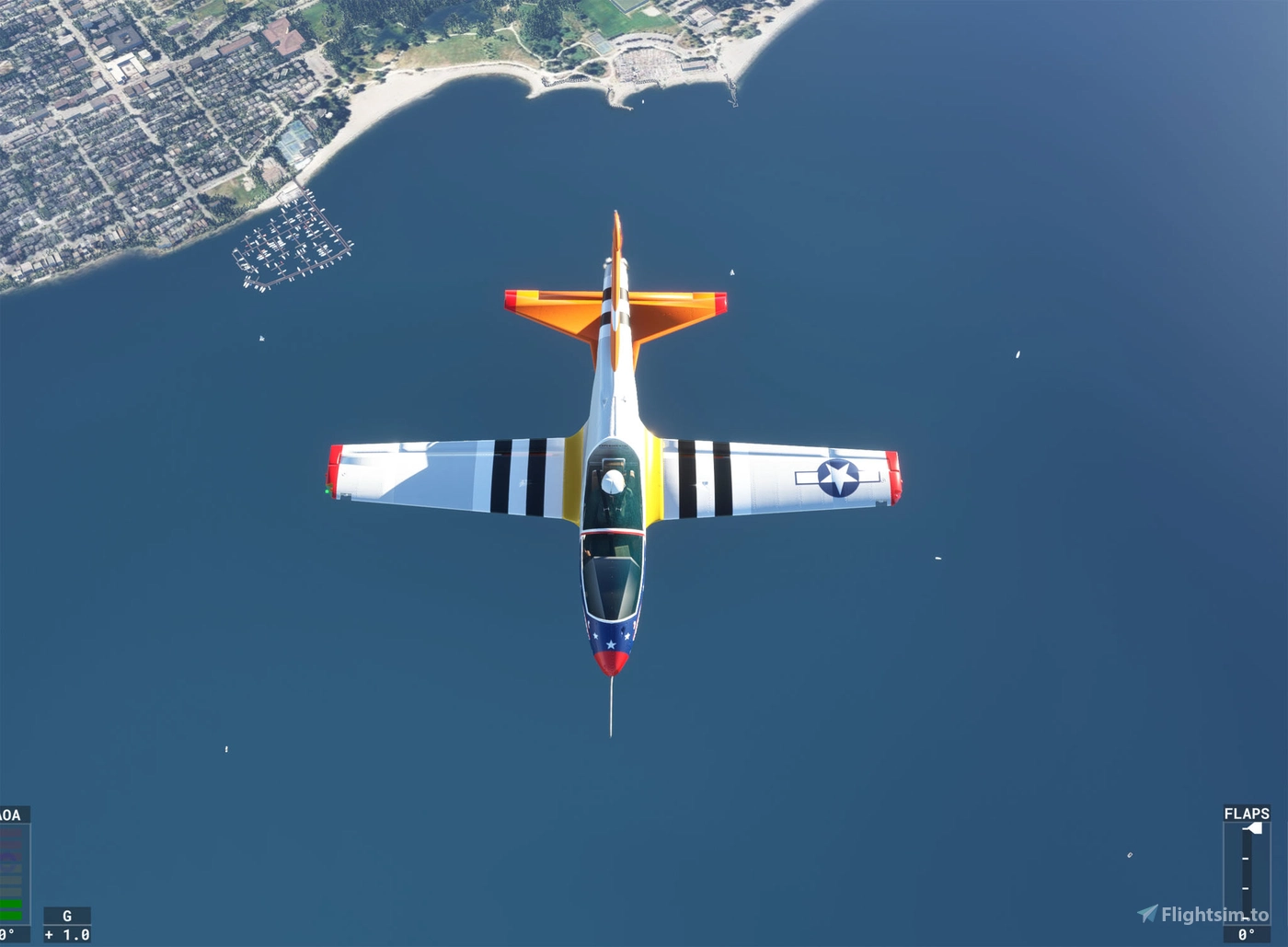Select the FLAPS gauge header

(x=1248, y=814)
